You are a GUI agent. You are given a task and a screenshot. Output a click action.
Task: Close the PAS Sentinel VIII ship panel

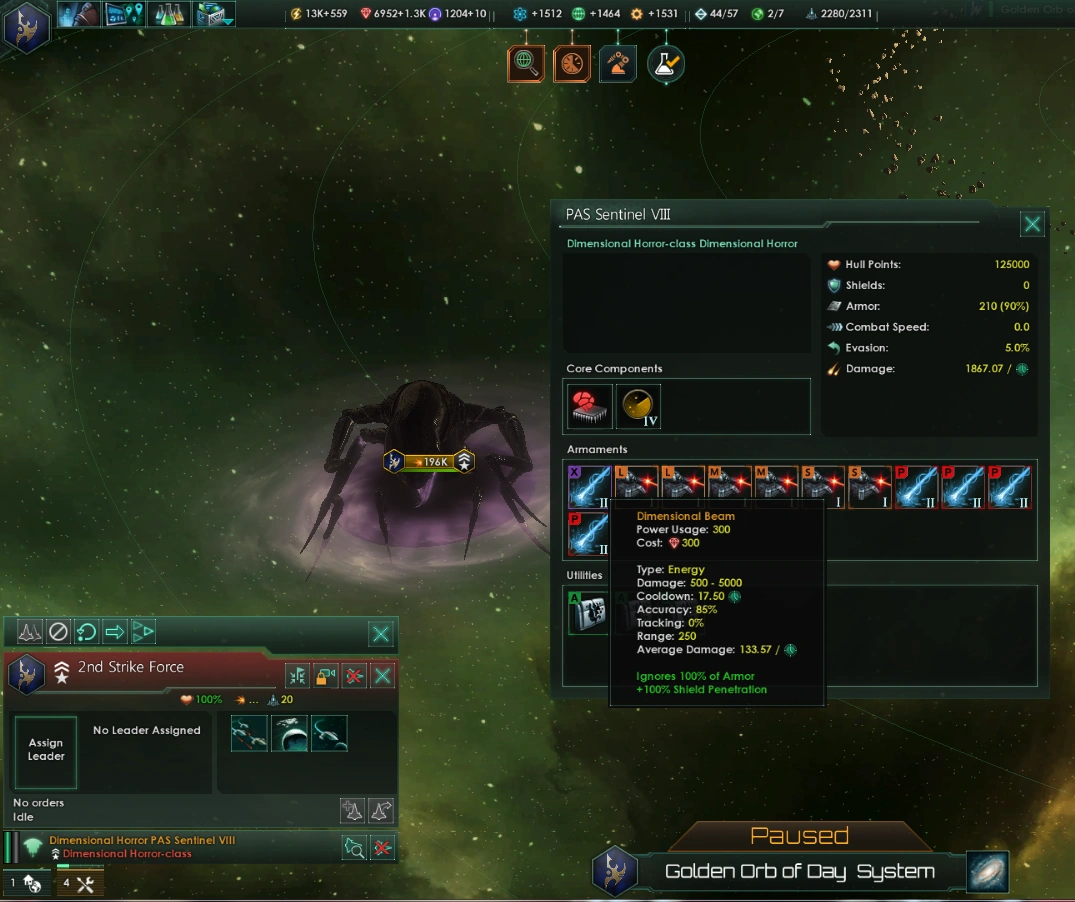1032,224
